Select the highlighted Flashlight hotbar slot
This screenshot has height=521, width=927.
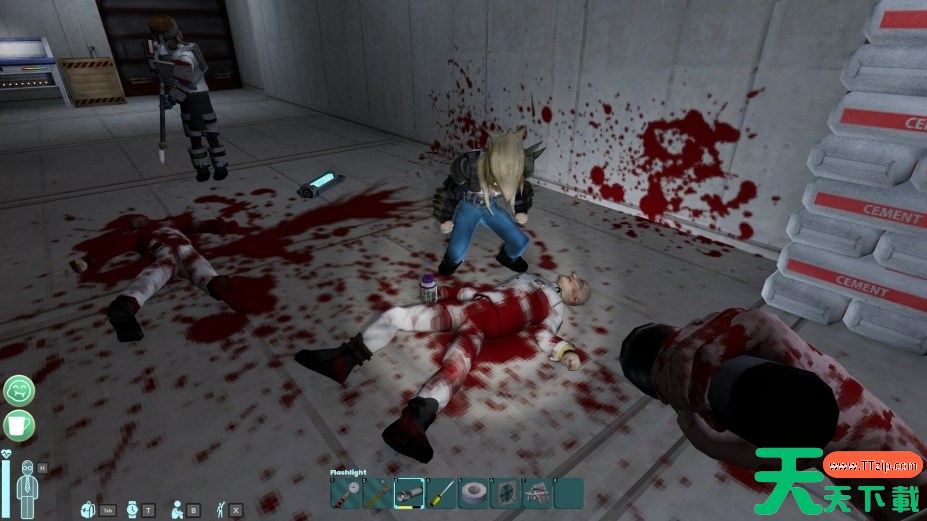408,493
